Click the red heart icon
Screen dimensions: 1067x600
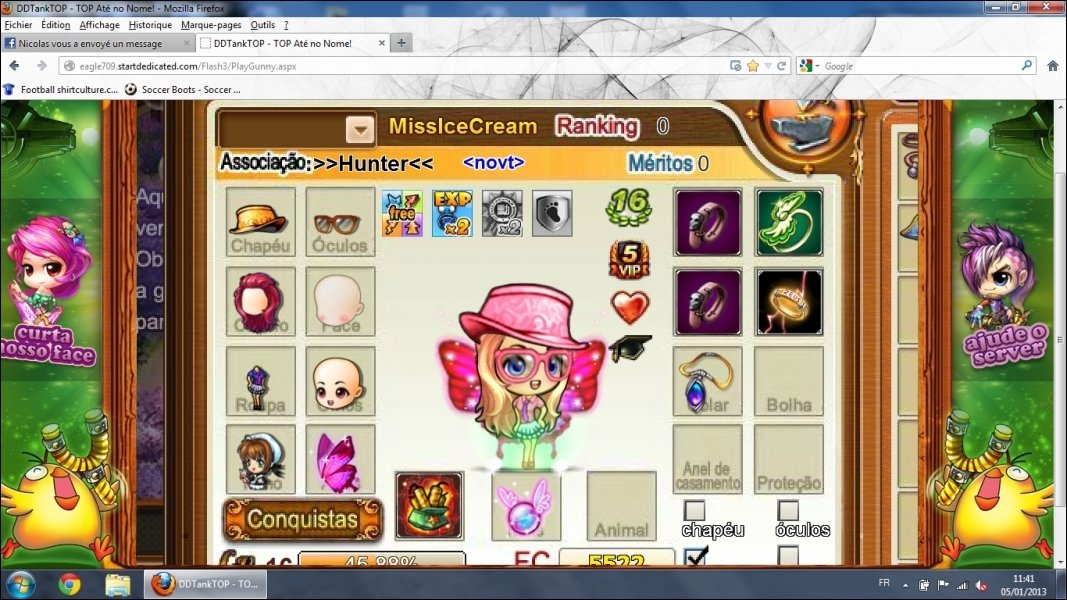click(629, 307)
